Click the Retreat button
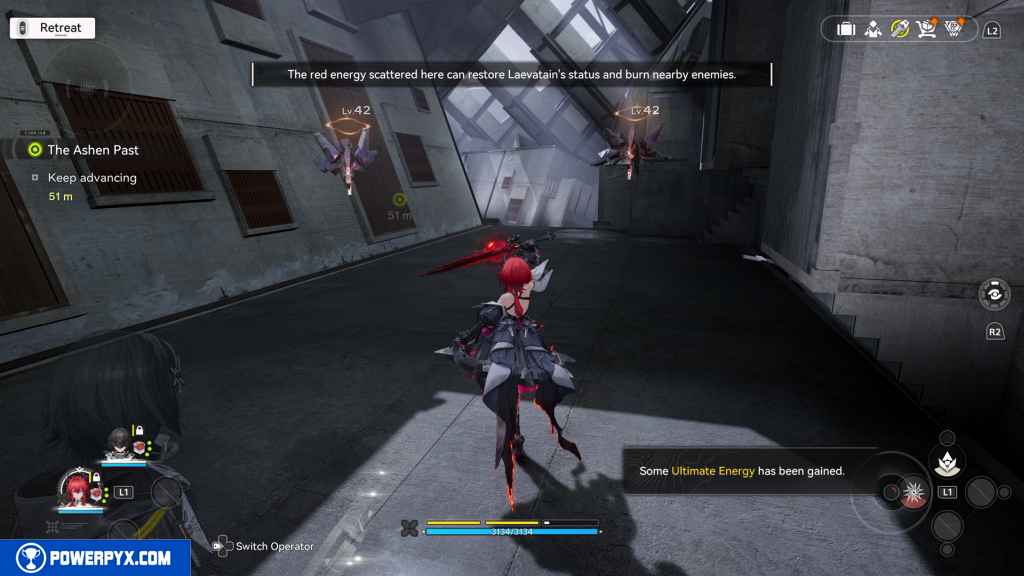The height and width of the screenshot is (576, 1024). point(52,28)
